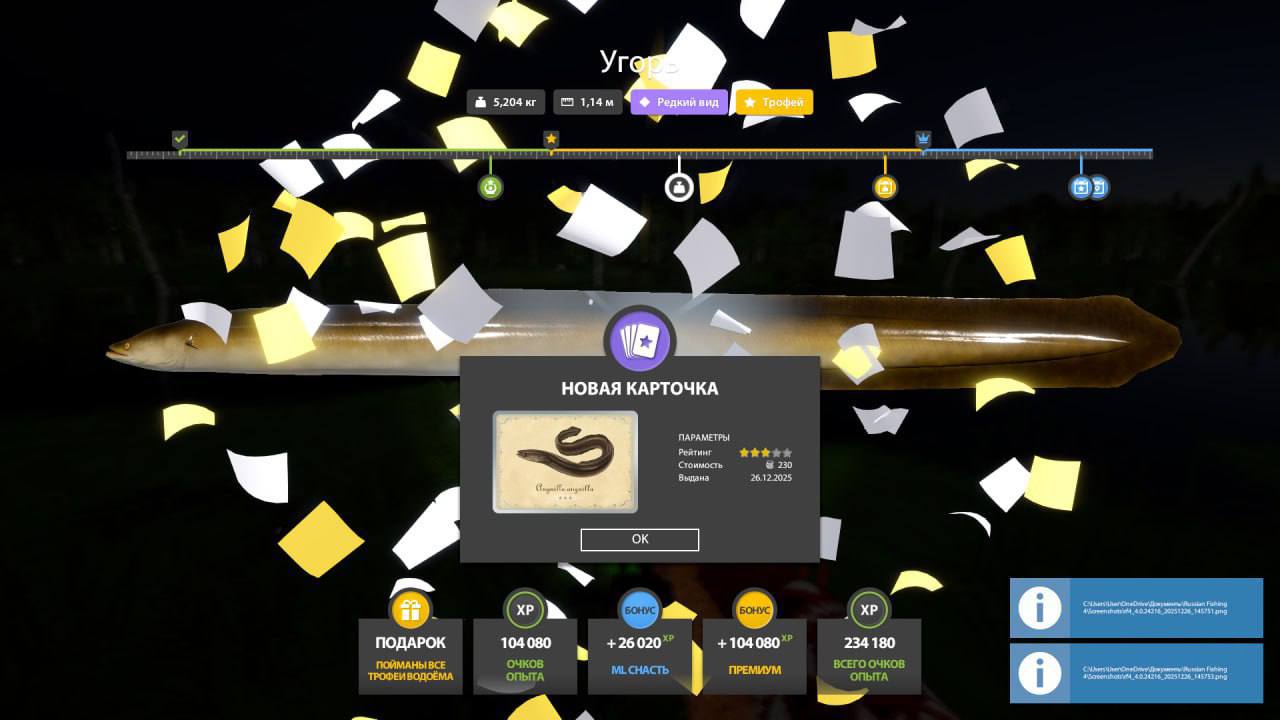Open the screenshot notification ending in 145753.png

1136,673
